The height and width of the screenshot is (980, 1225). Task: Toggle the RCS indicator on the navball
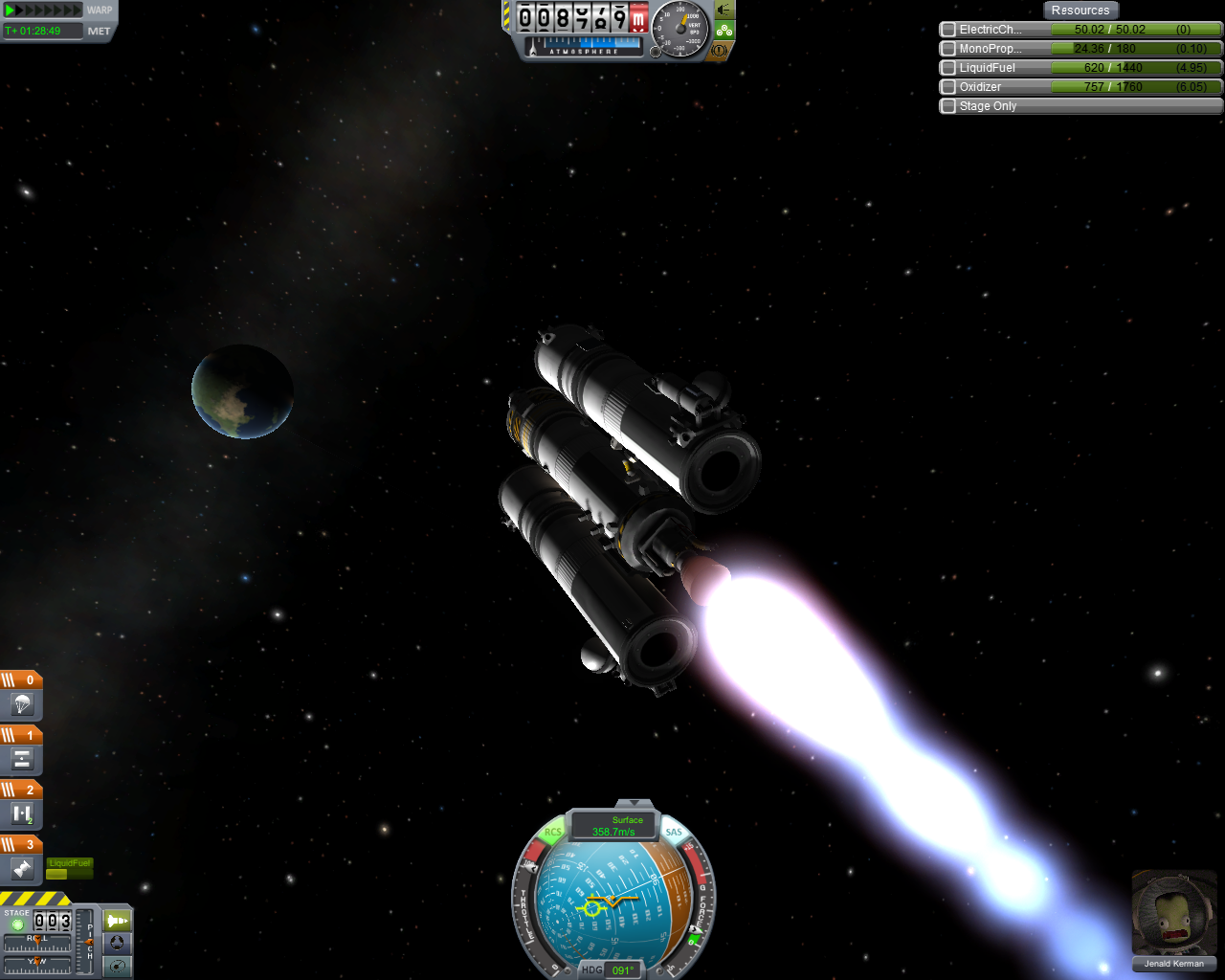pyautogui.click(x=553, y=833)
